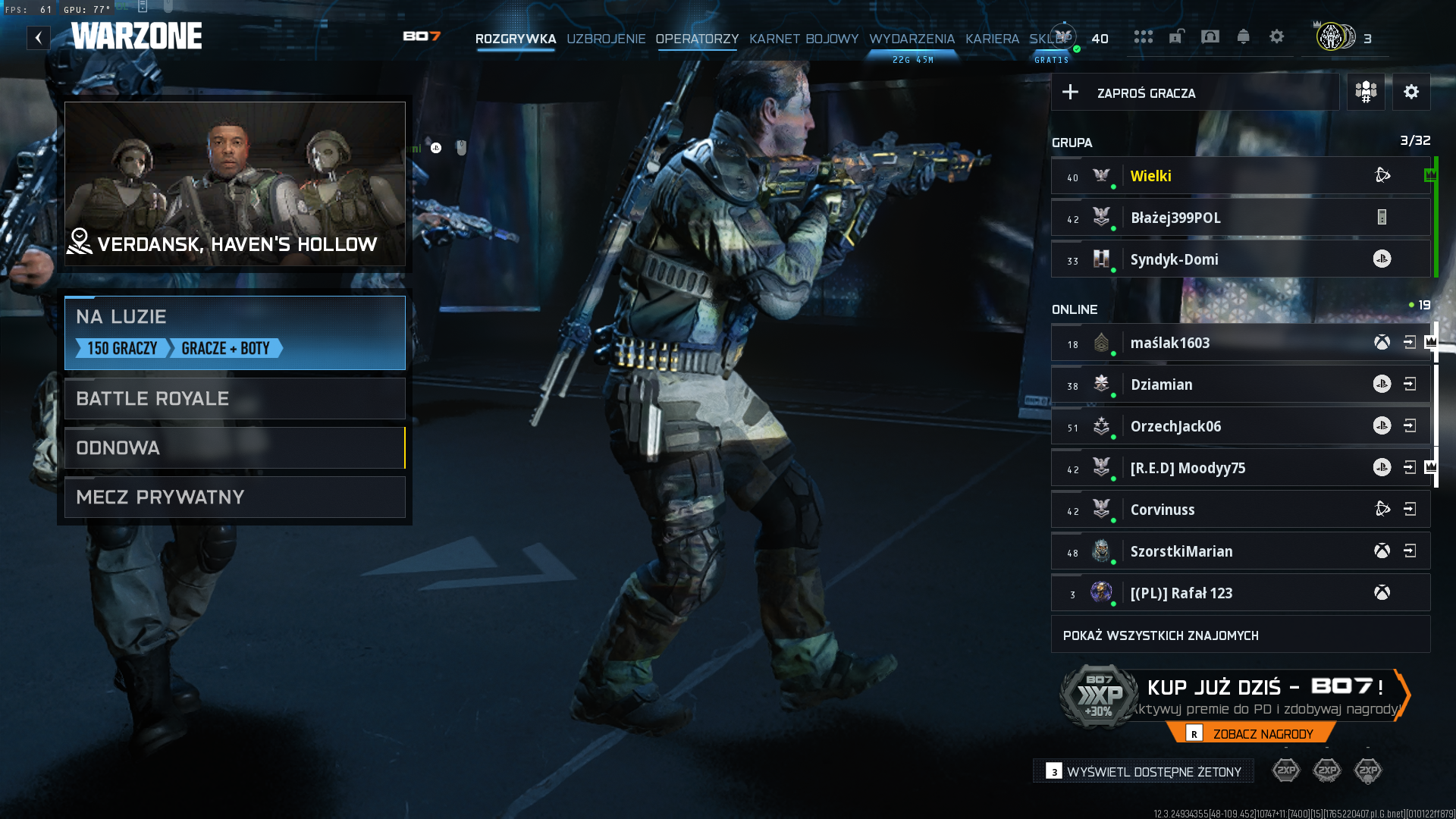Image resolution: width=1456 pixels, height=819 pixels.
Task: Show the Wydarzenia tab
Action: [x=912, y=39]
